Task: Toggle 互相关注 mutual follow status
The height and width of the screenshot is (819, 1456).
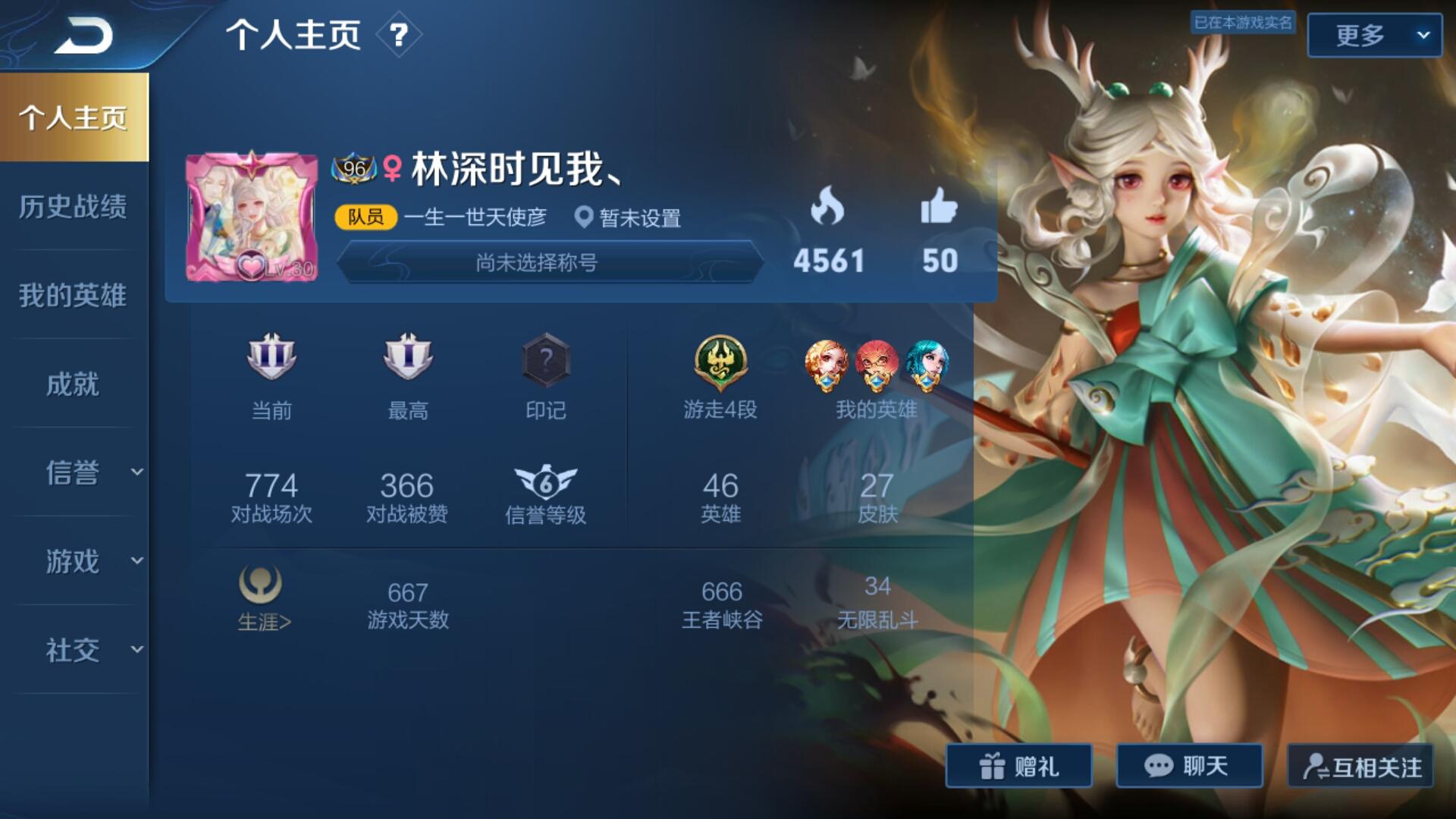Action: click(x=1361, y=766)
